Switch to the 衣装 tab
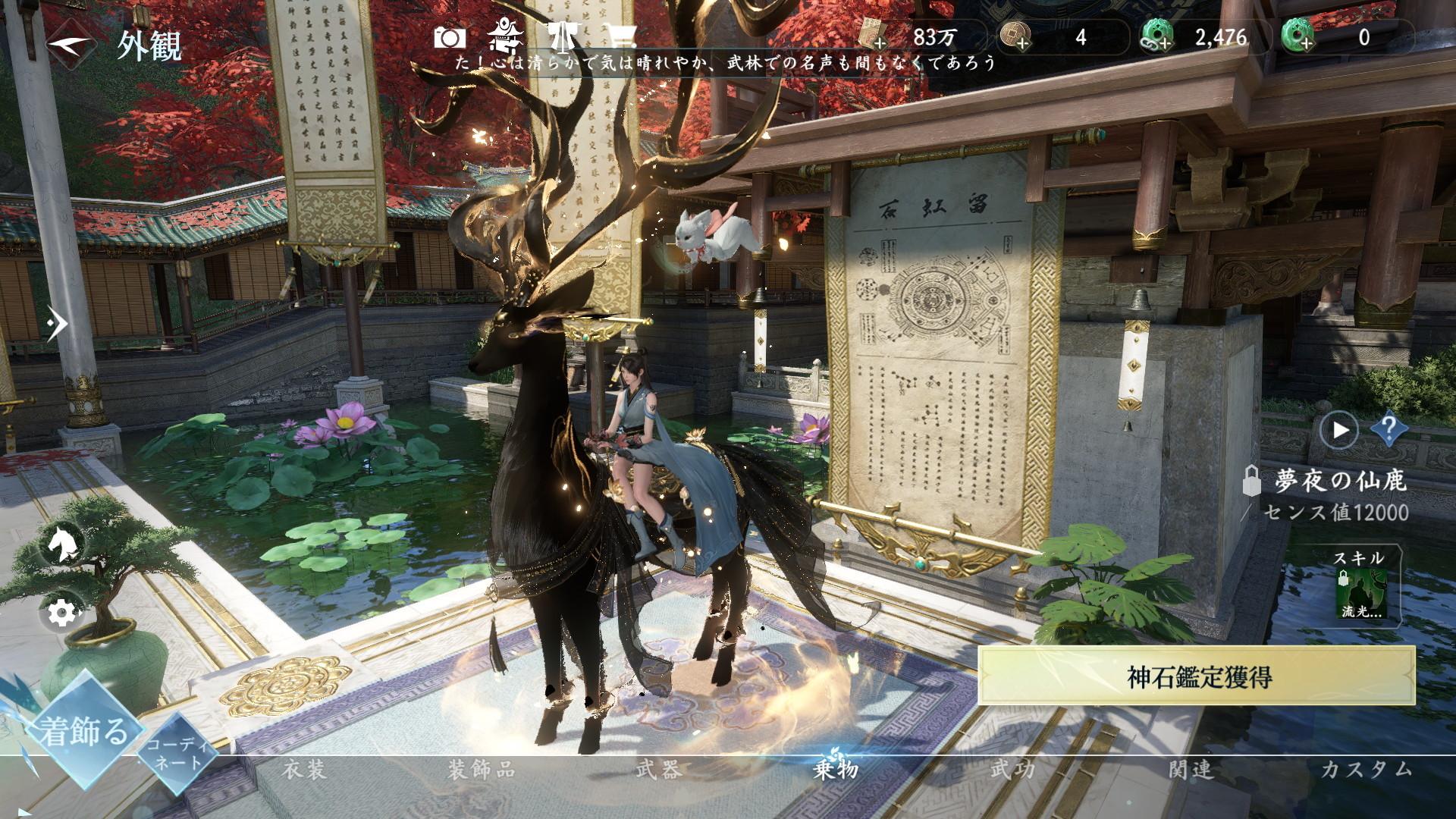 pyautogui.click(x=305, y=770)
